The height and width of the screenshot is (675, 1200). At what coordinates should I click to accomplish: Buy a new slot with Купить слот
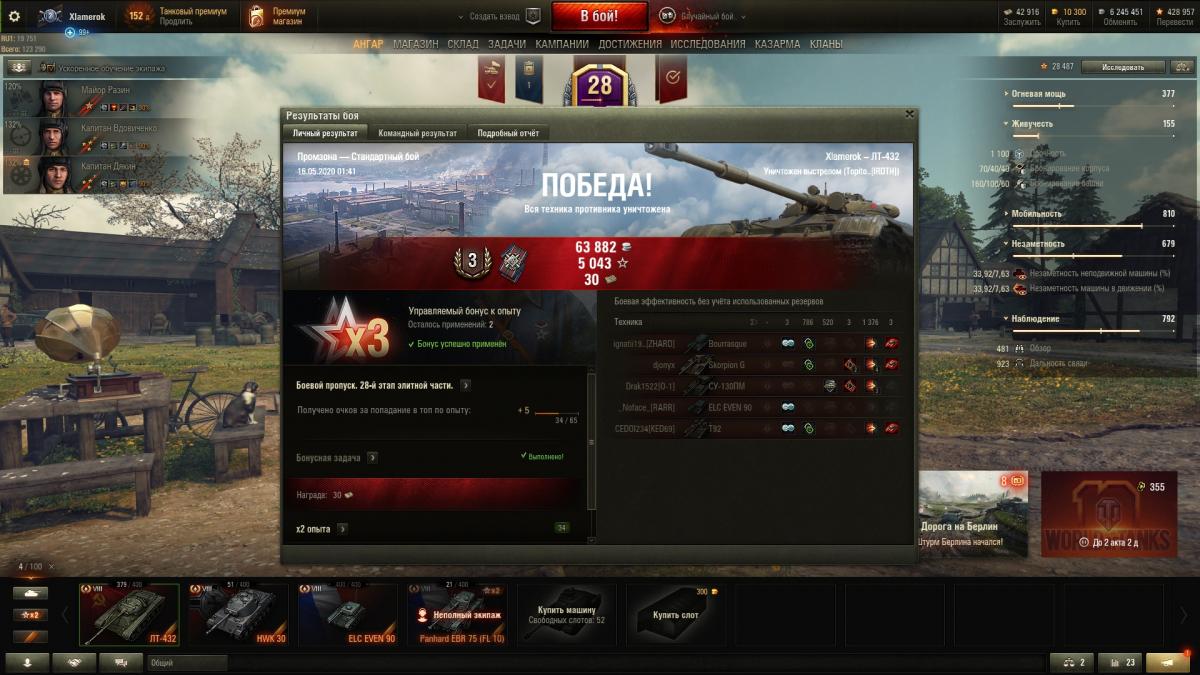point(675,614)
